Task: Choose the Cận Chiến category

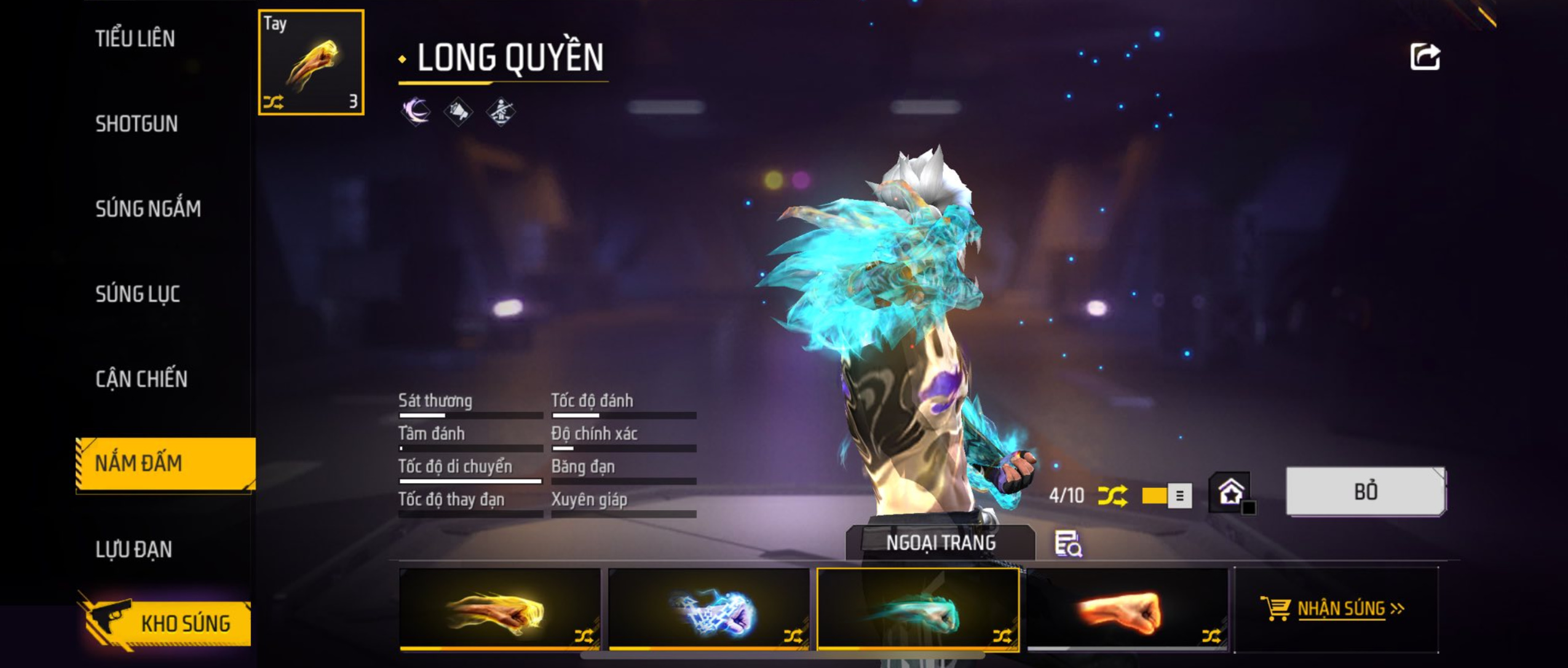Action: click(x=141, y=379)
